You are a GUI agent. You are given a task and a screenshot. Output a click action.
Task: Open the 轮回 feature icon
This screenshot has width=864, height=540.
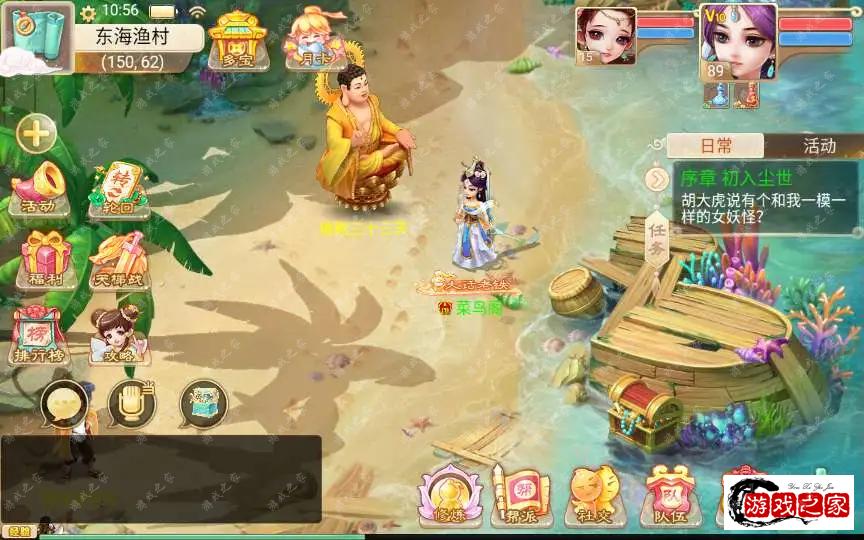tap(118, 188)
